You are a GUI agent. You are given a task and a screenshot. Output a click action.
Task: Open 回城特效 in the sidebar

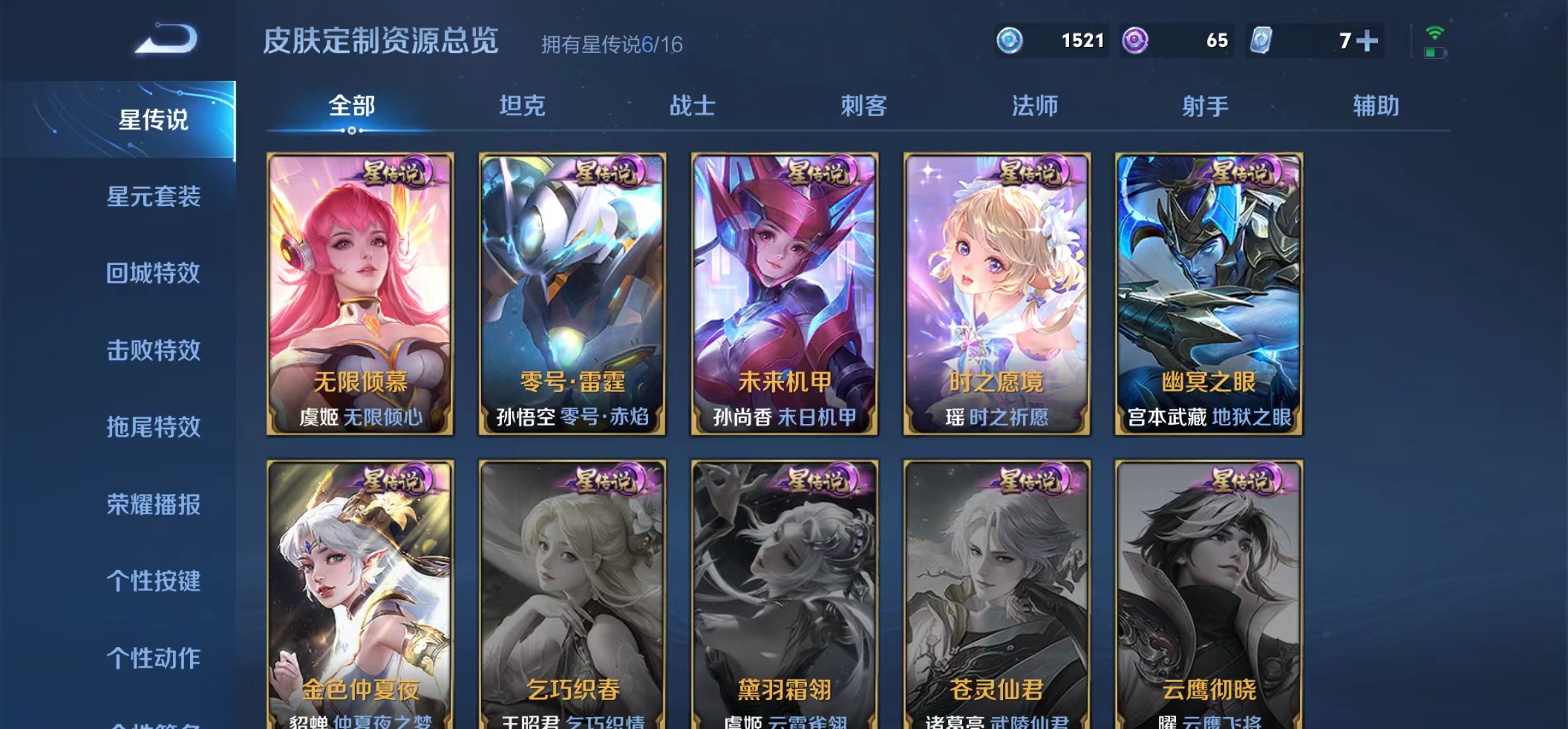click(x=153, y=272)
